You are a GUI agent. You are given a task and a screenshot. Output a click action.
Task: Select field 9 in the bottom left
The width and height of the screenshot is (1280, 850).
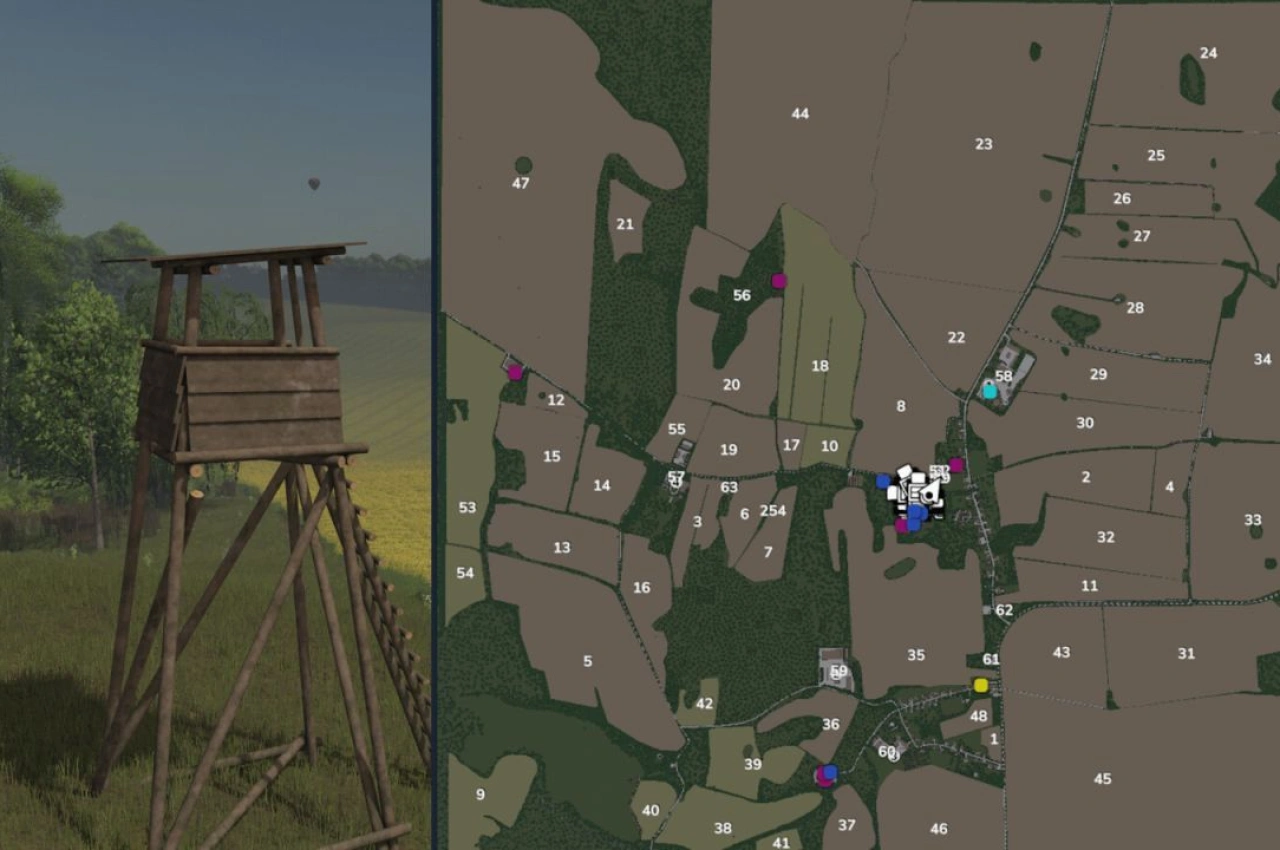pos(480,795)
